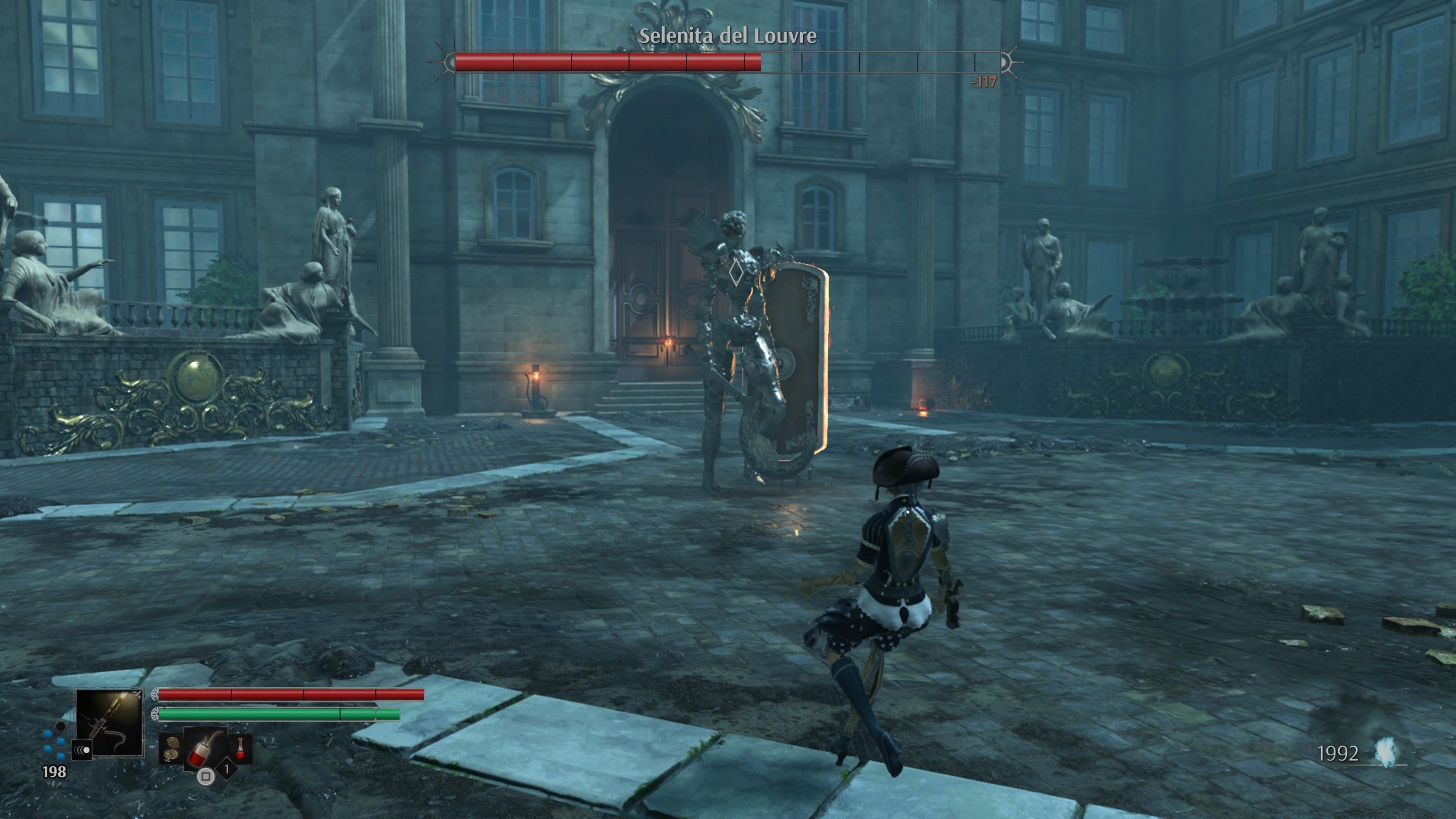This screenshot has height=819, width=1456.
Task: Click the weapon special-move phase icon
Action: pyautogui.click(x=82, y=750)
